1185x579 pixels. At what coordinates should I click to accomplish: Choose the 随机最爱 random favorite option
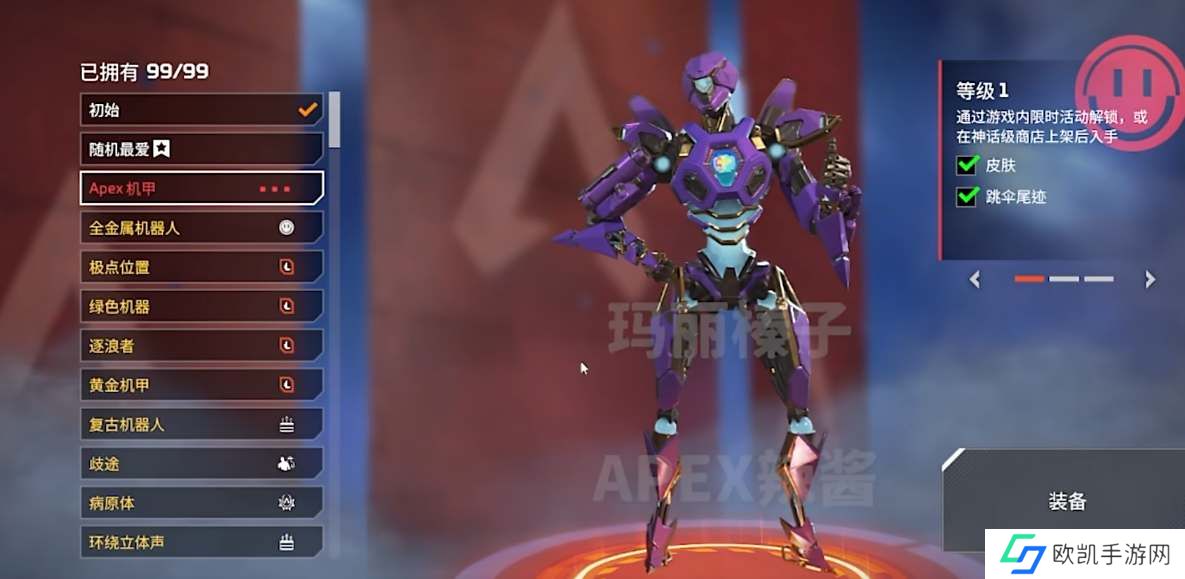200,149
